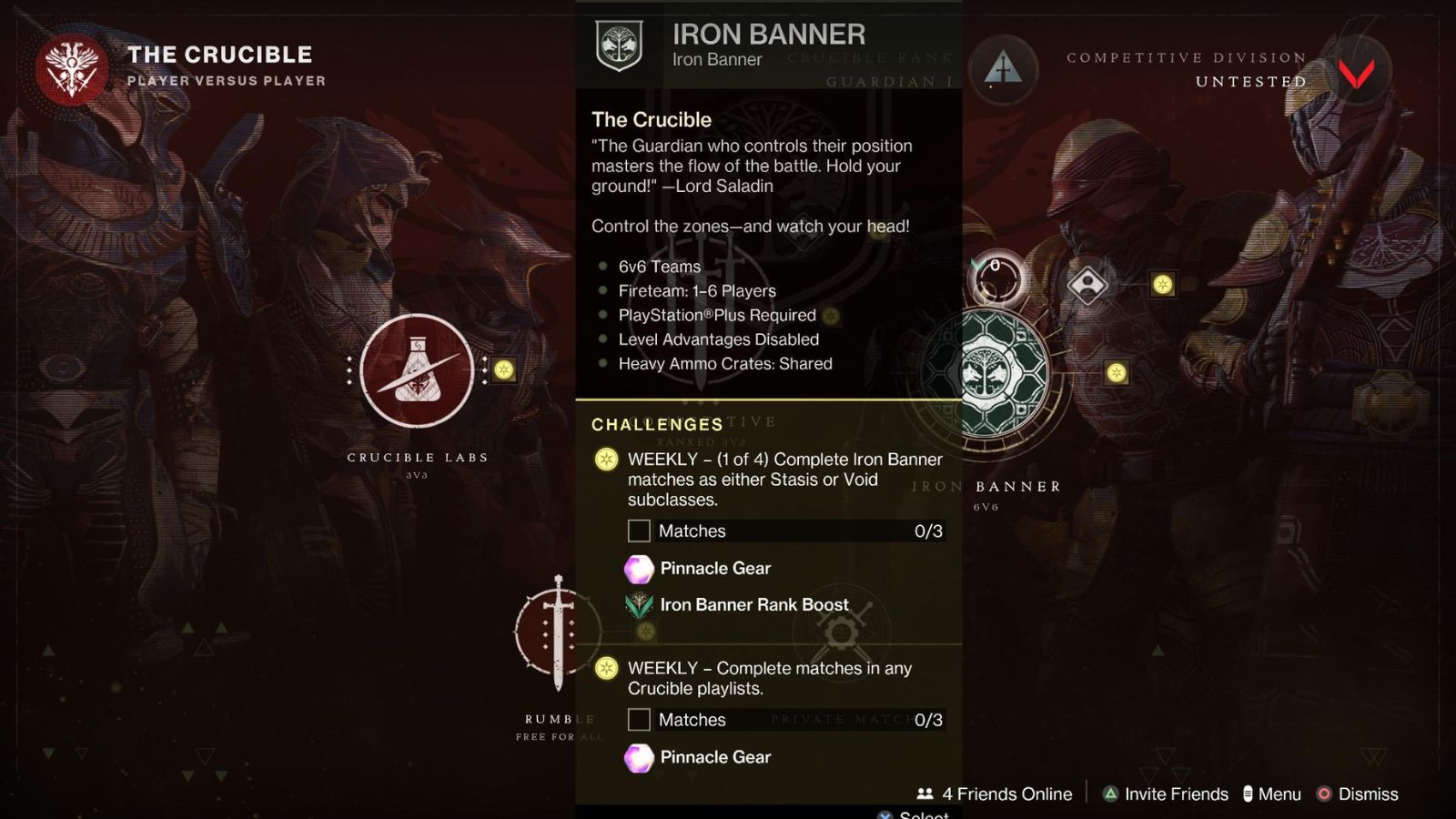Click the diamond fireteam member icon near Iron Banner
Viewport: 1456px width, 819px height.
(1087, 284)
